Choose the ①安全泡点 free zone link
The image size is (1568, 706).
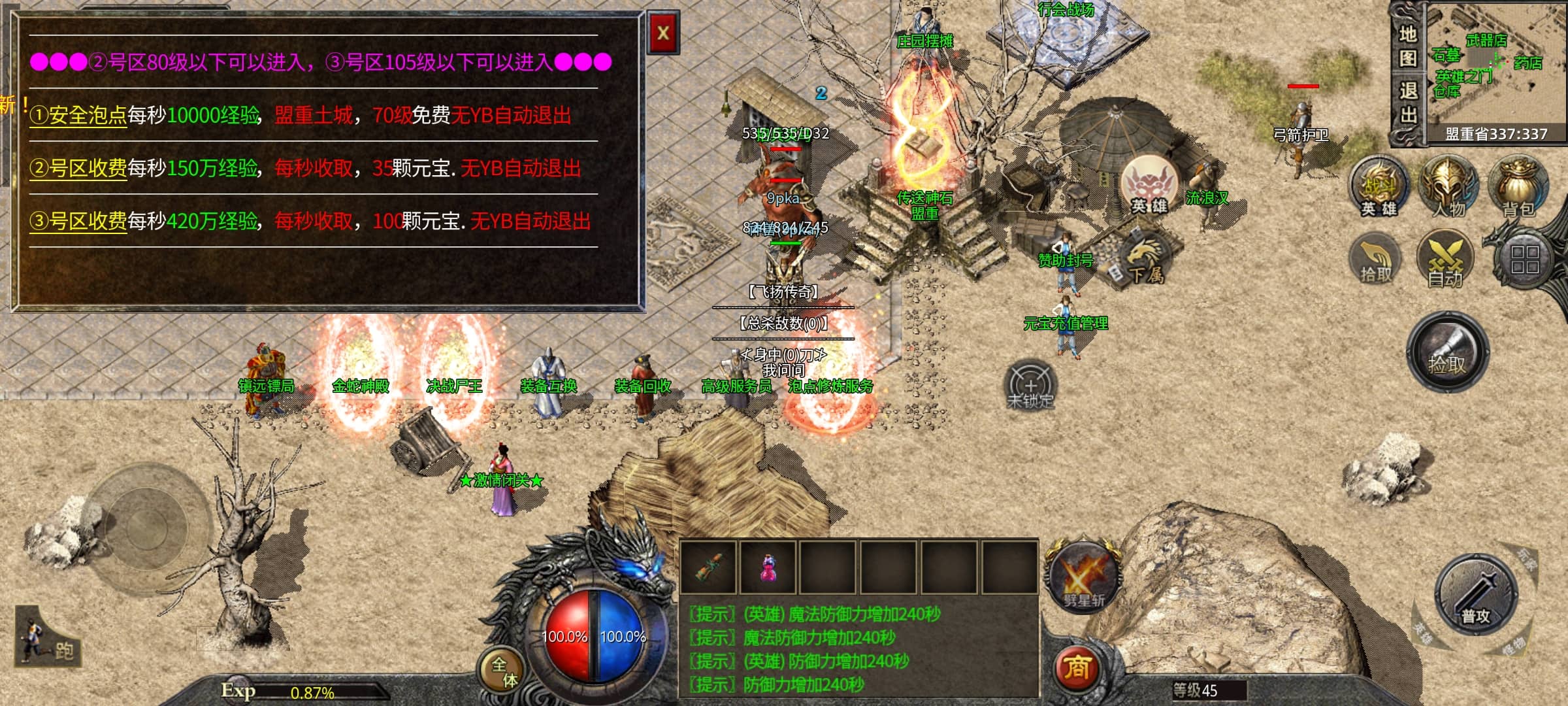[x=78, y=116]
